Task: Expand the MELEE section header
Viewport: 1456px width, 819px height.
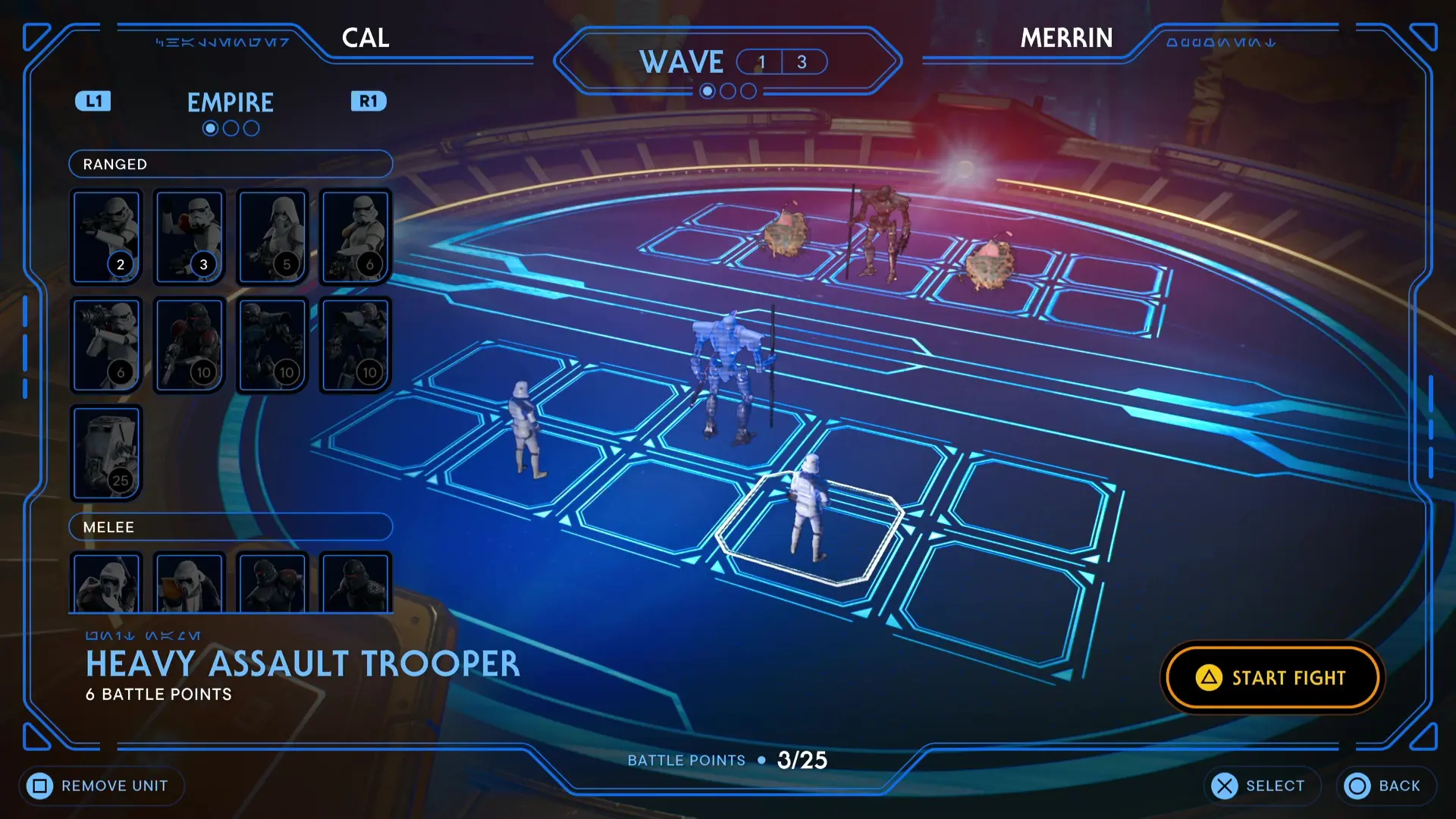Action: click(231, 526)
